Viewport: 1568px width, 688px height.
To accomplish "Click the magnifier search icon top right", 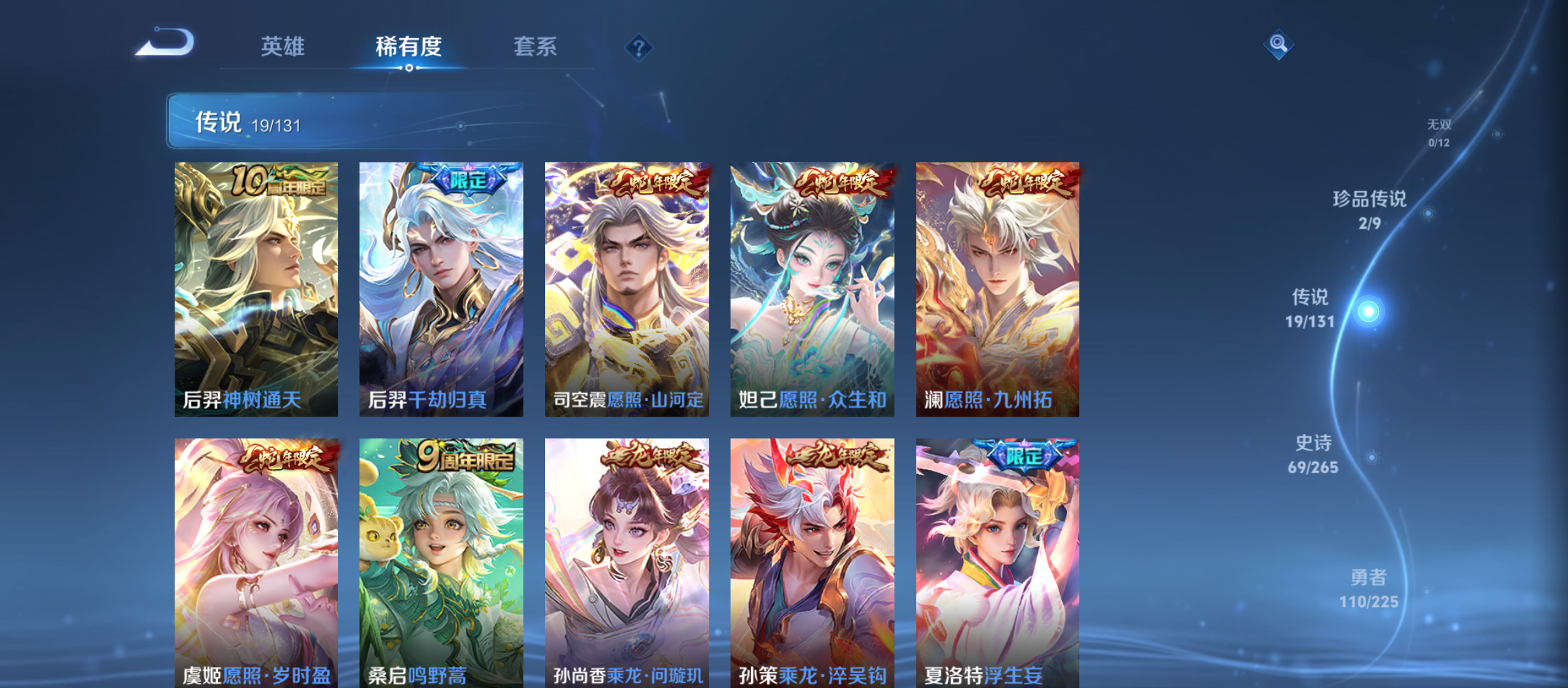I will [x=1278, y=45].
